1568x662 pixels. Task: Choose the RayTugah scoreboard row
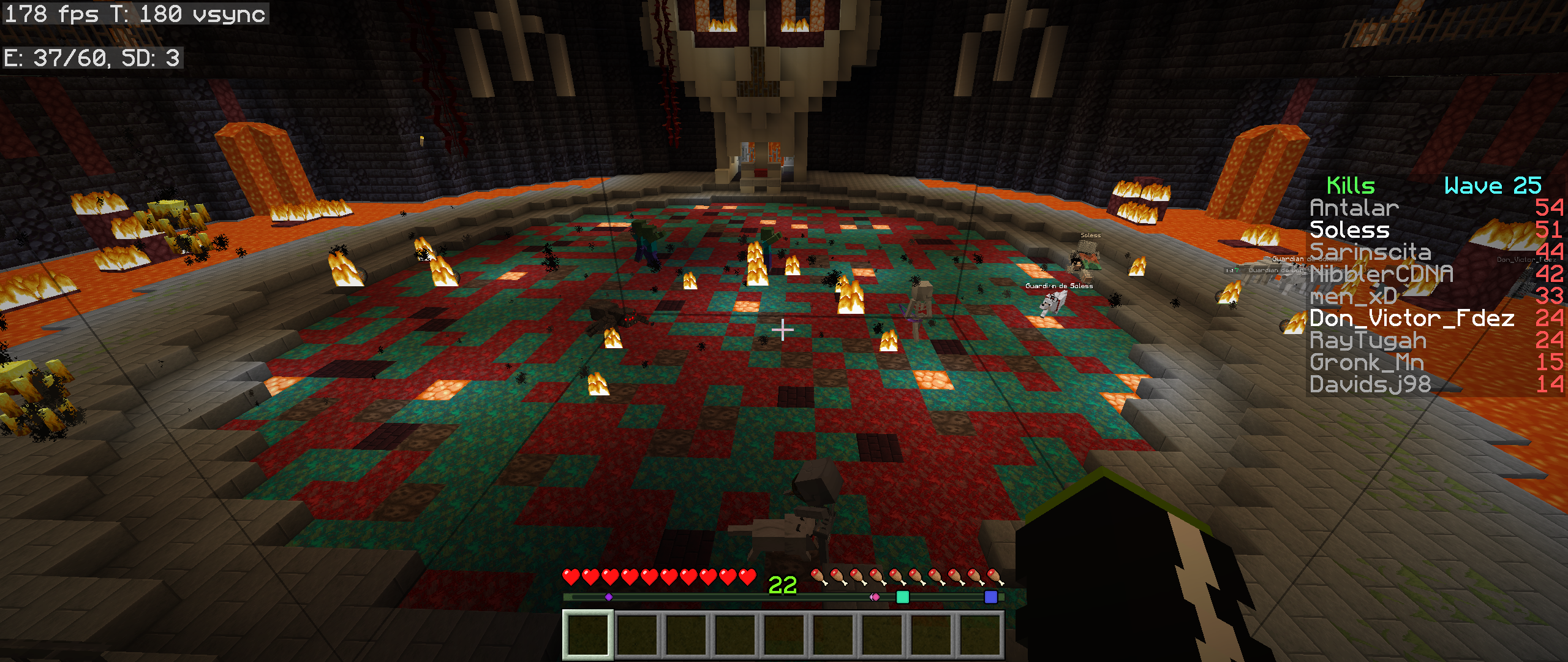click(x=1368, y=341)
